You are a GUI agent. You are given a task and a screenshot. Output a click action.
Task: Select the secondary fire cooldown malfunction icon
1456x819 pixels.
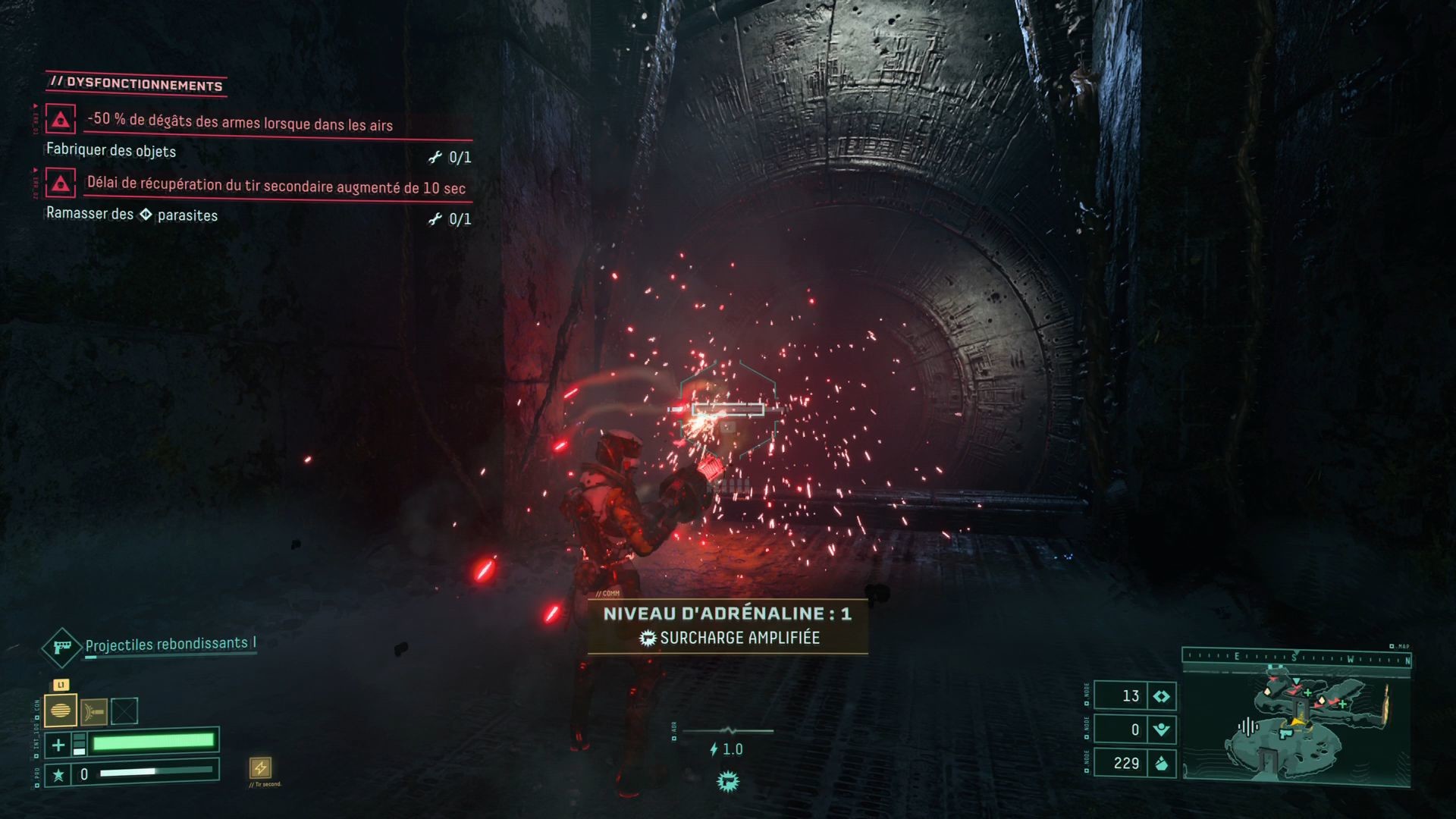(x=61, y=183)
